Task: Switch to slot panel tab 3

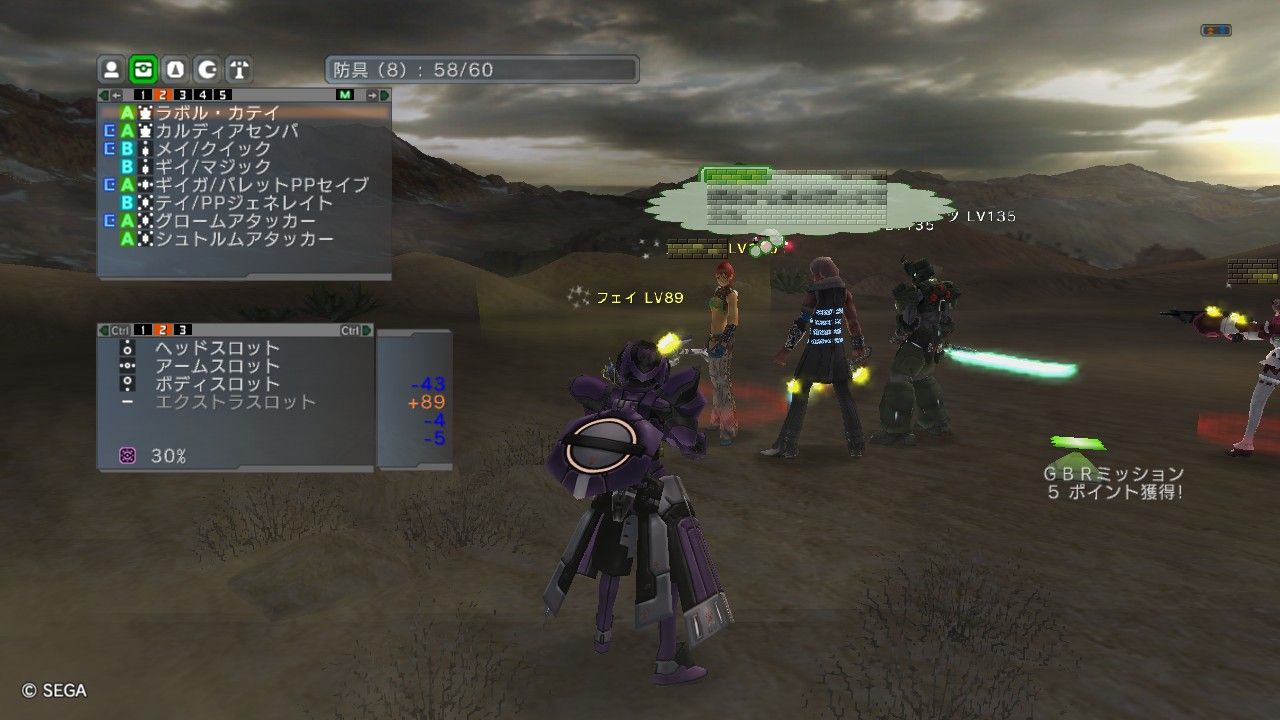Action: [x=184, y=330]
